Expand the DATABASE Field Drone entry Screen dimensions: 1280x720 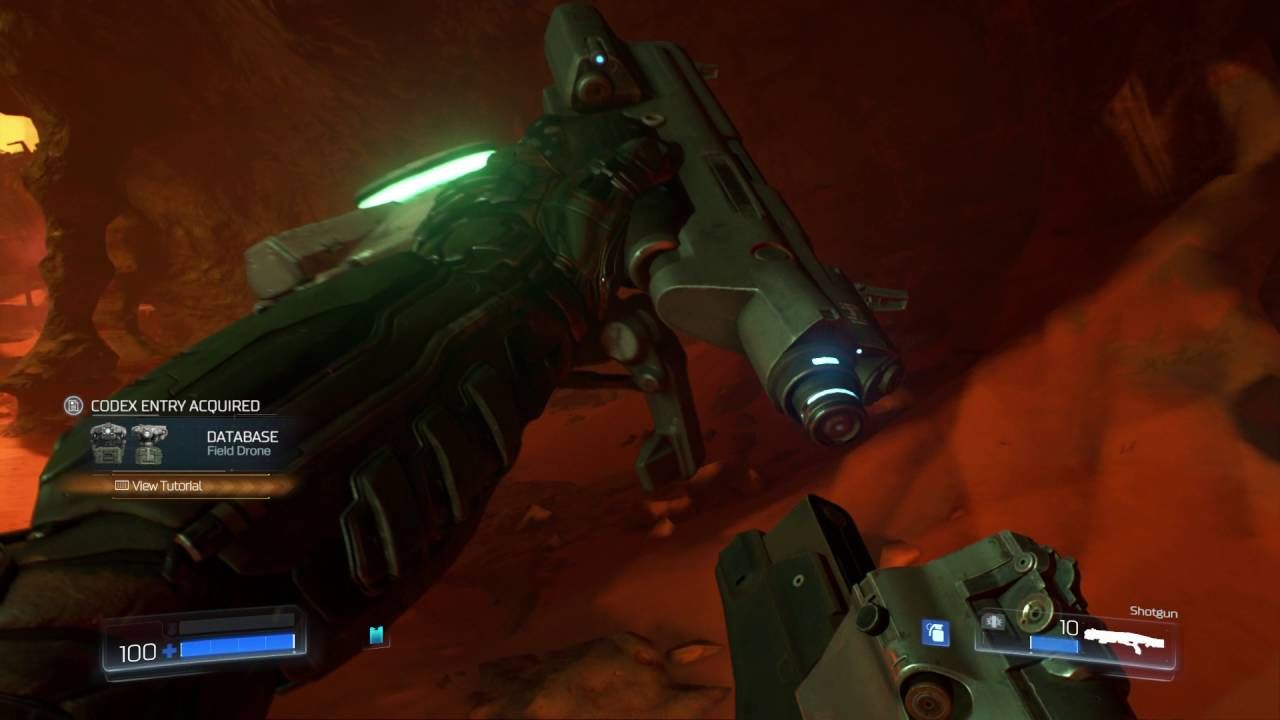tap(242, 440)
